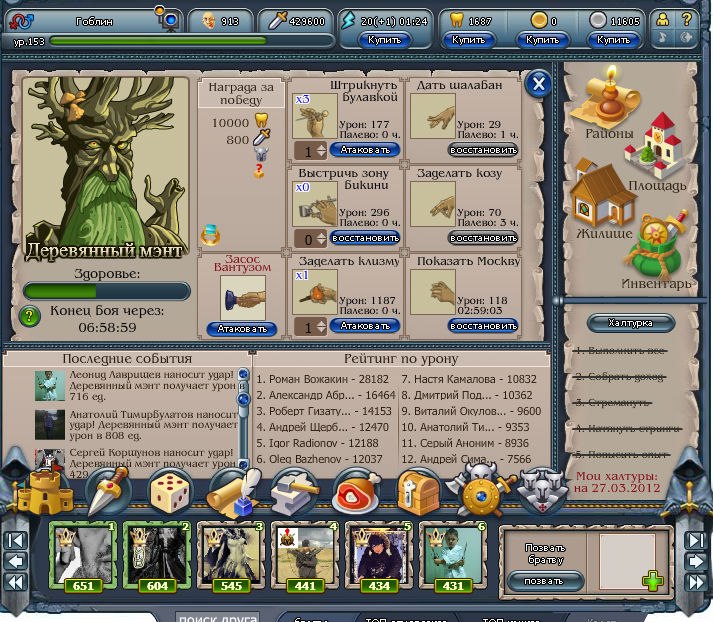Open Жилище house
713x622 pixels.
[x=603, y=204]
